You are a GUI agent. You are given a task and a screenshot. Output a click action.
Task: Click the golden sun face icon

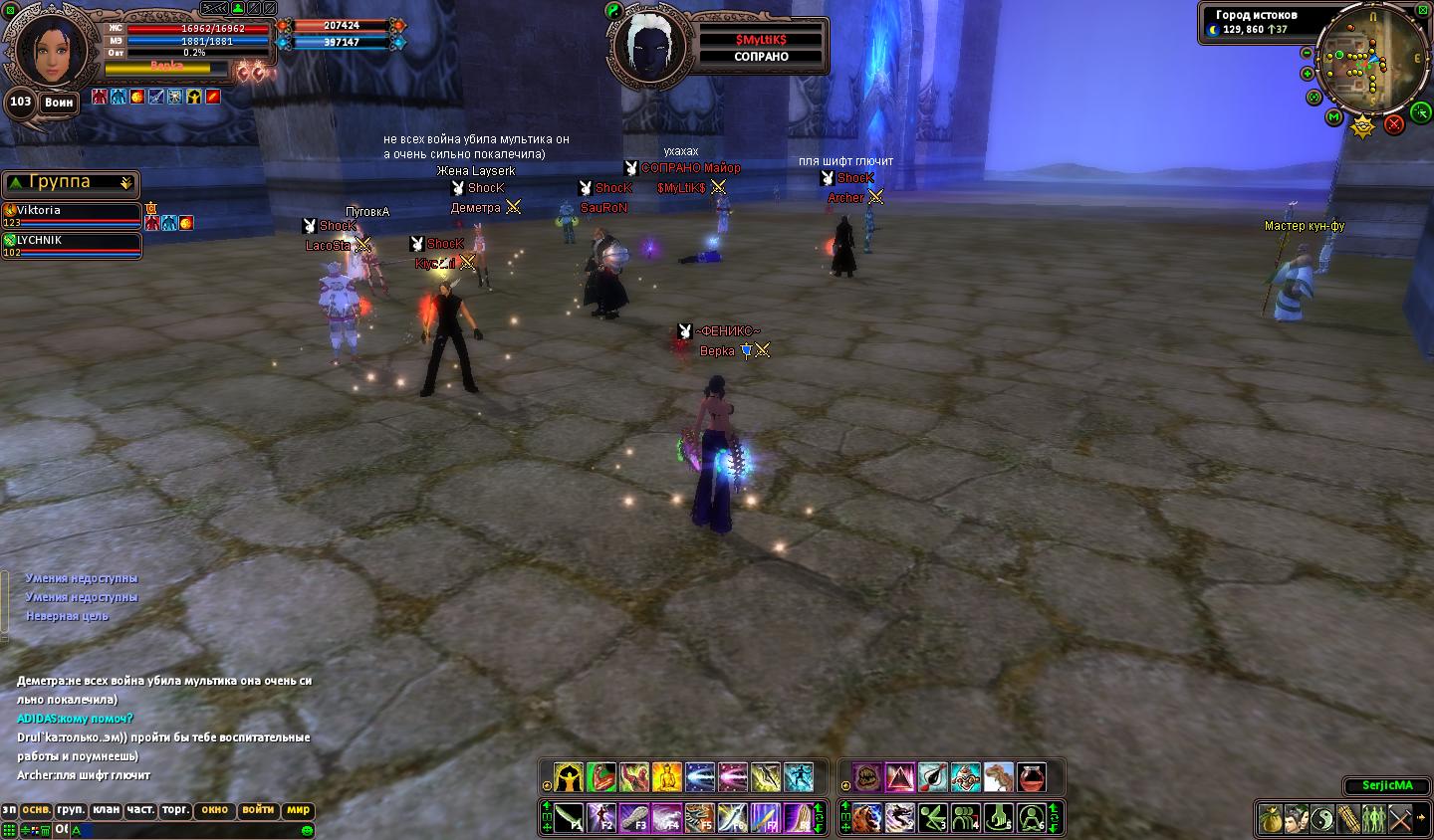coord(1363,126)
